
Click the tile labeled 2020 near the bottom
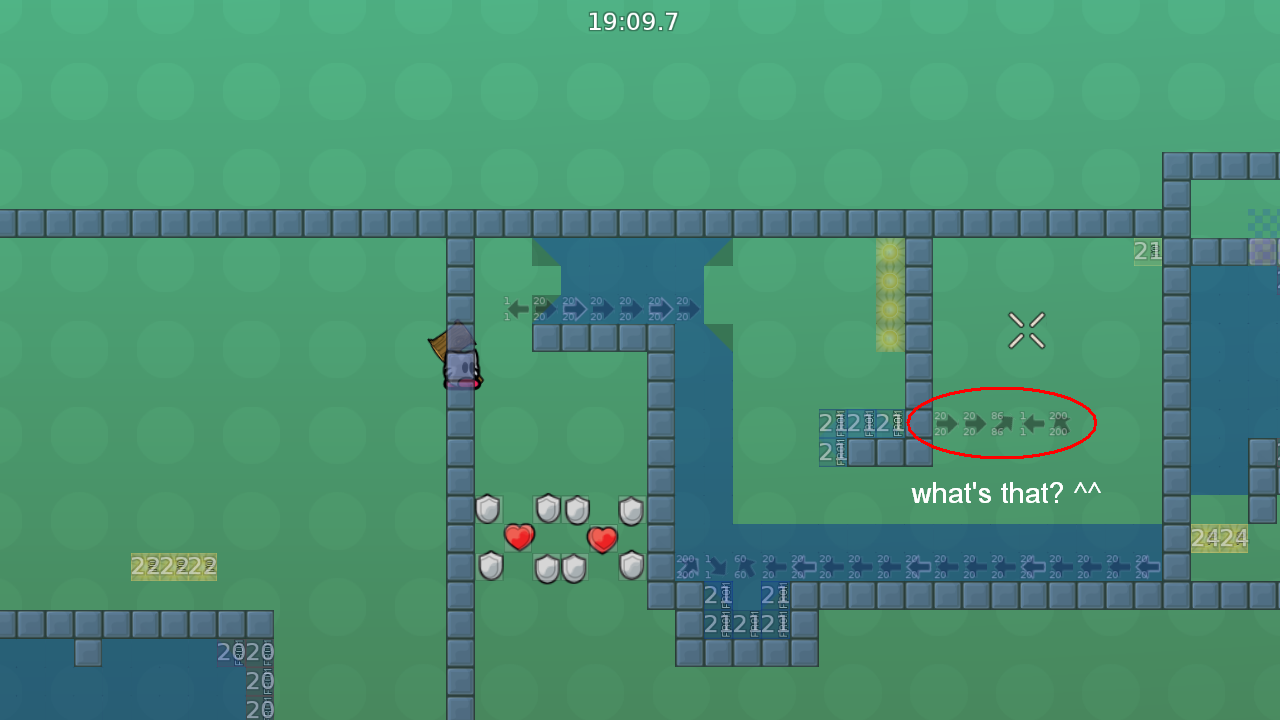click(x=244, y=651)
